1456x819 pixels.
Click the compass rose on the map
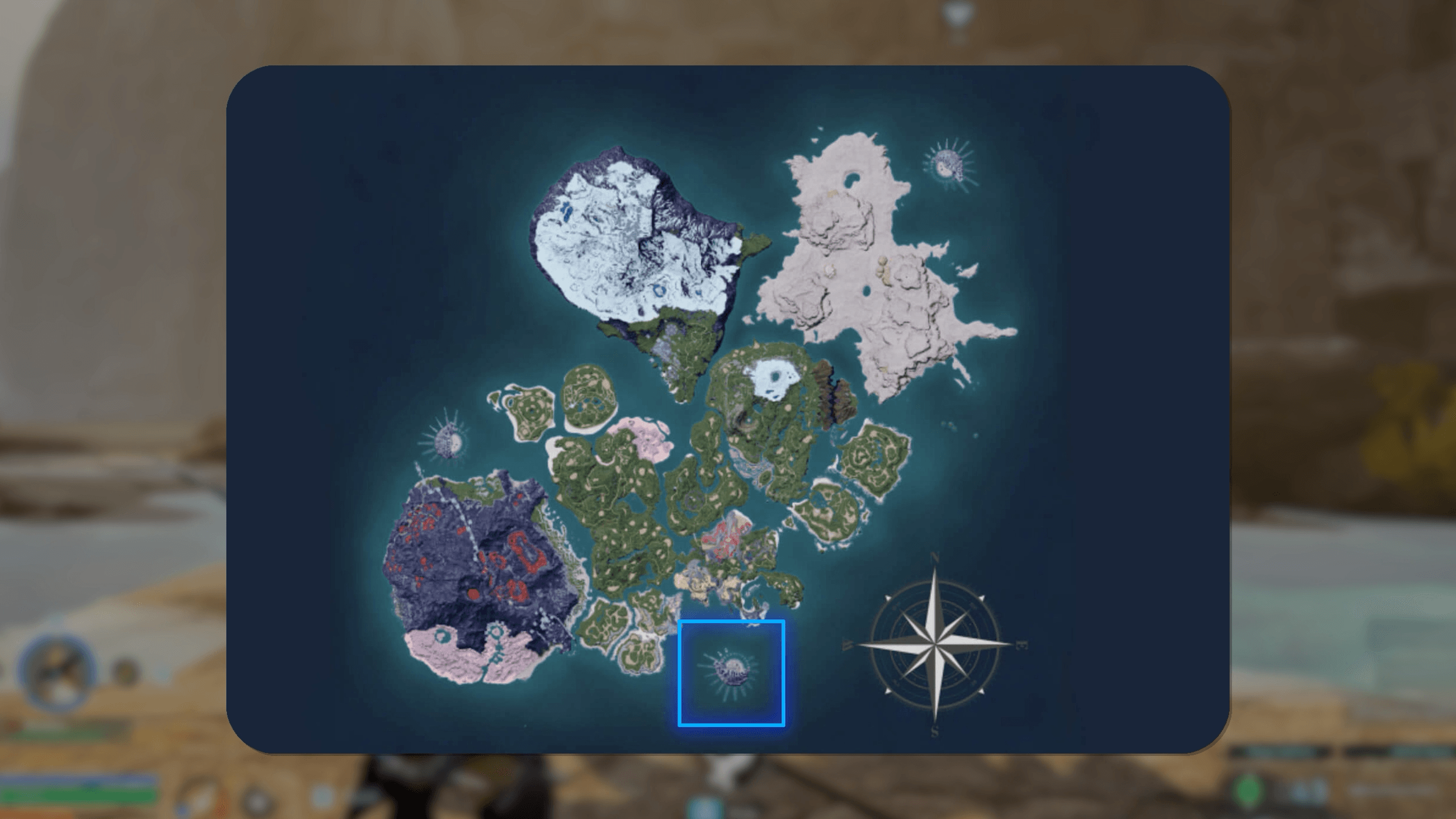click(x=935, y=644)
